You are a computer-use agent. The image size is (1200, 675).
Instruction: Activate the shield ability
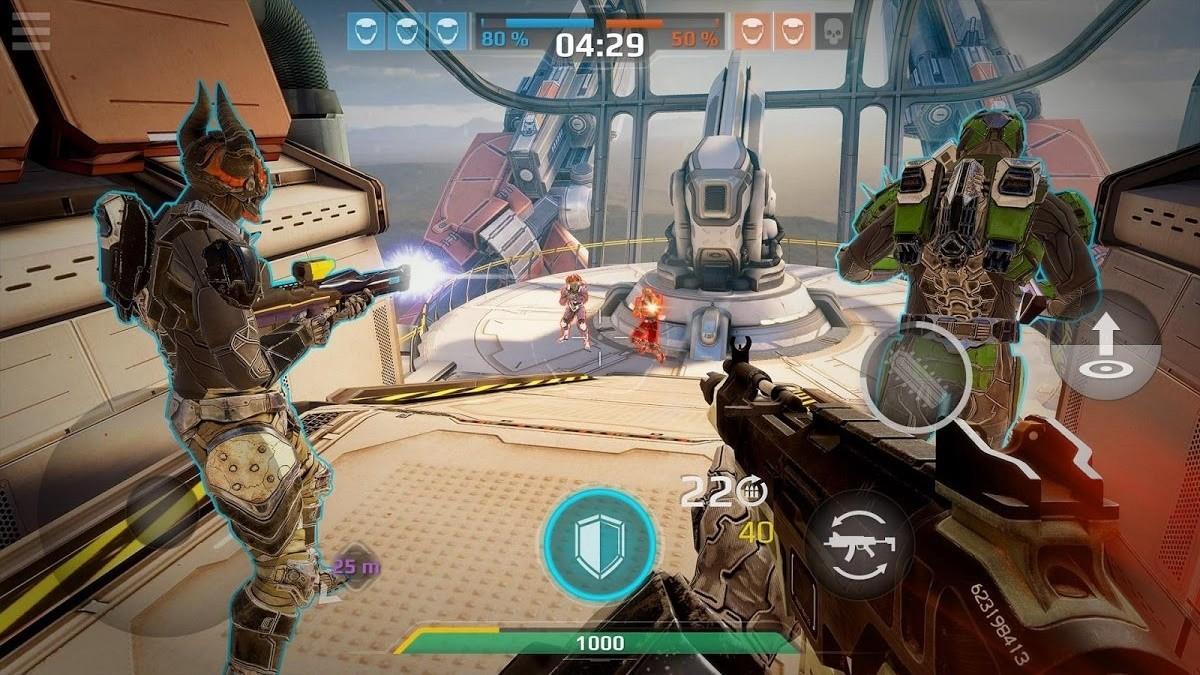point(599,545)
